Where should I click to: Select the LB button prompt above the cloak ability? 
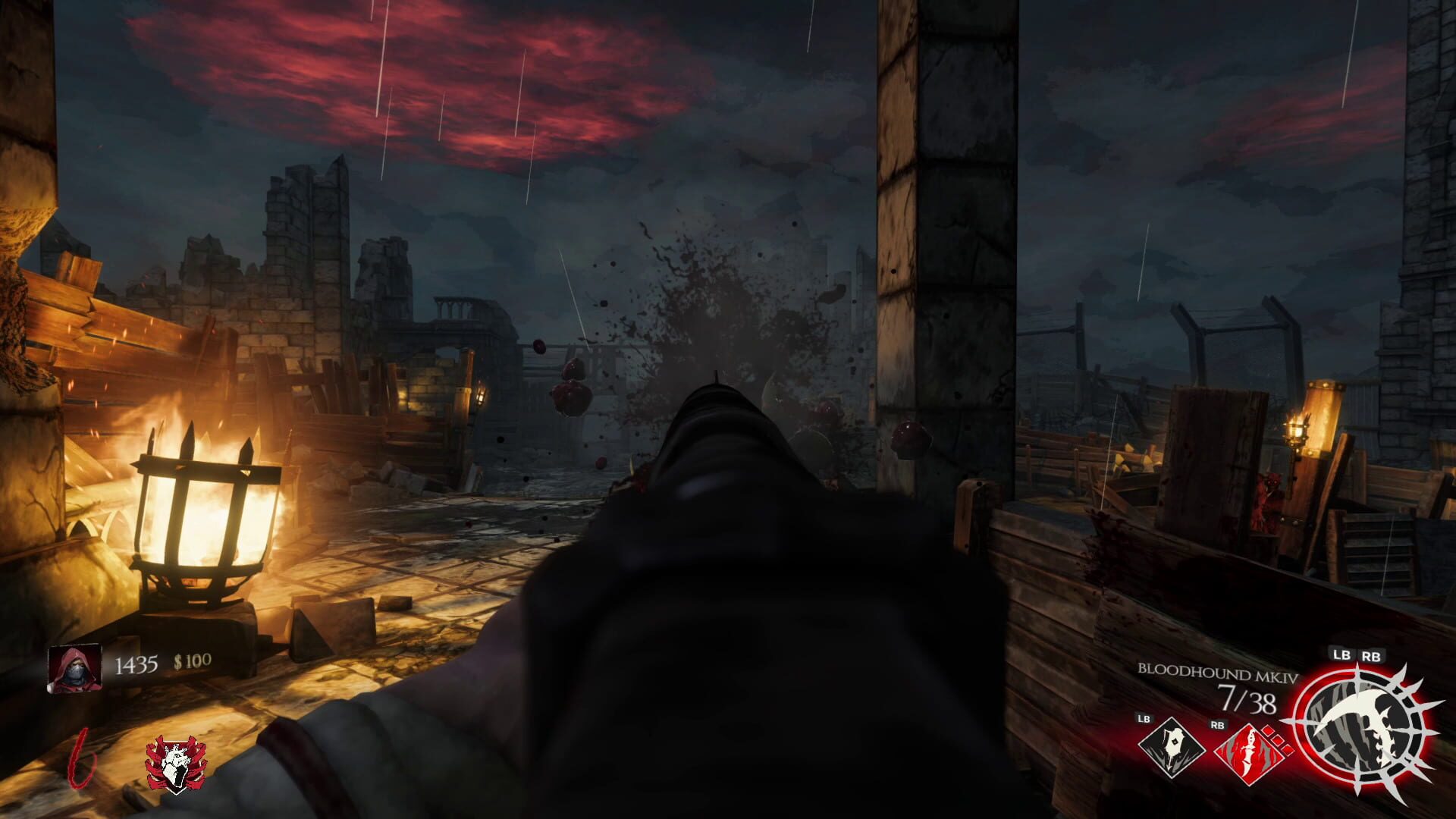point(1144,720)
